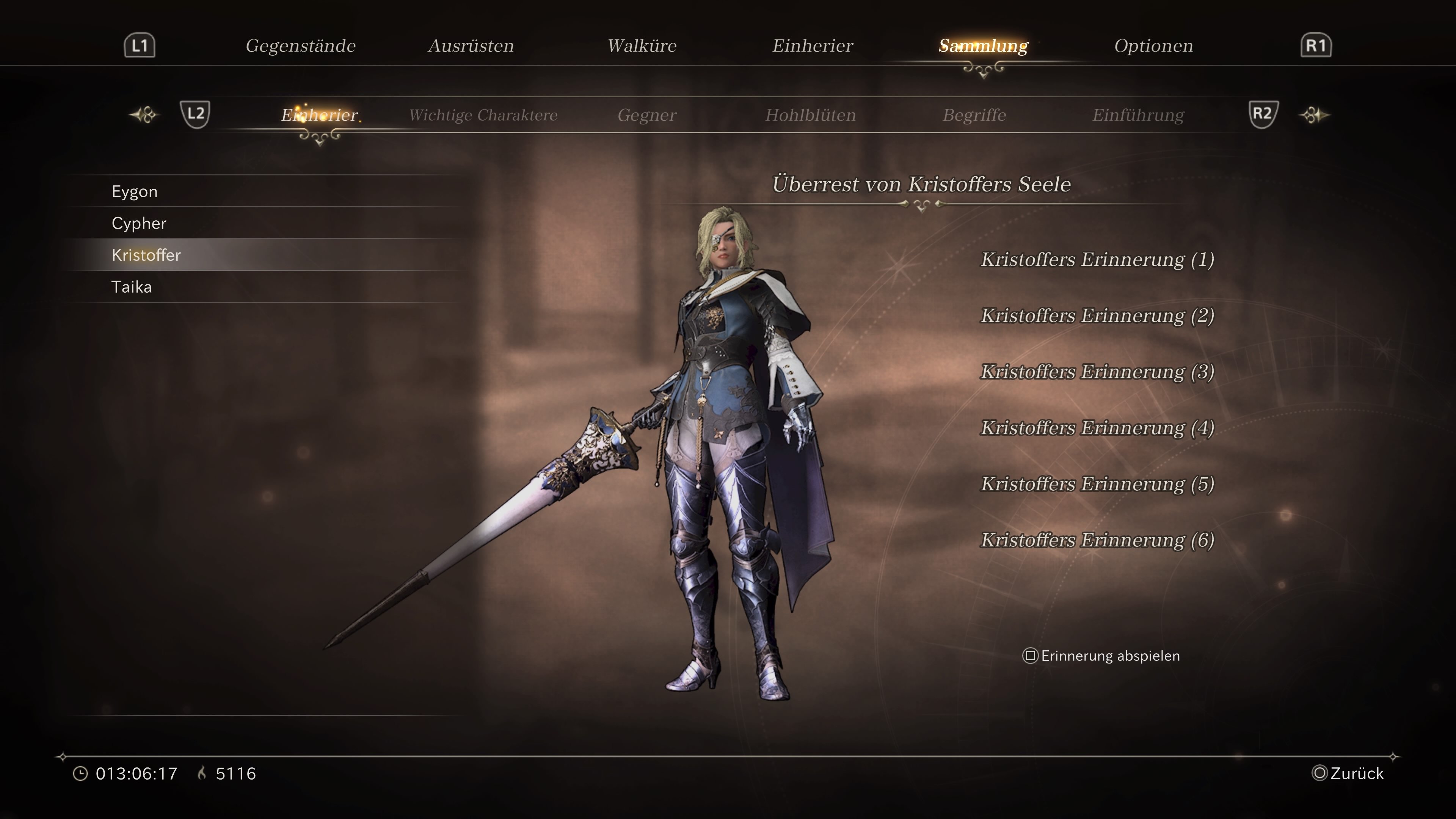Click the left ornamental arrow to change category
Viewport: 1456px width, 819px height.
[x=144, y=115]
